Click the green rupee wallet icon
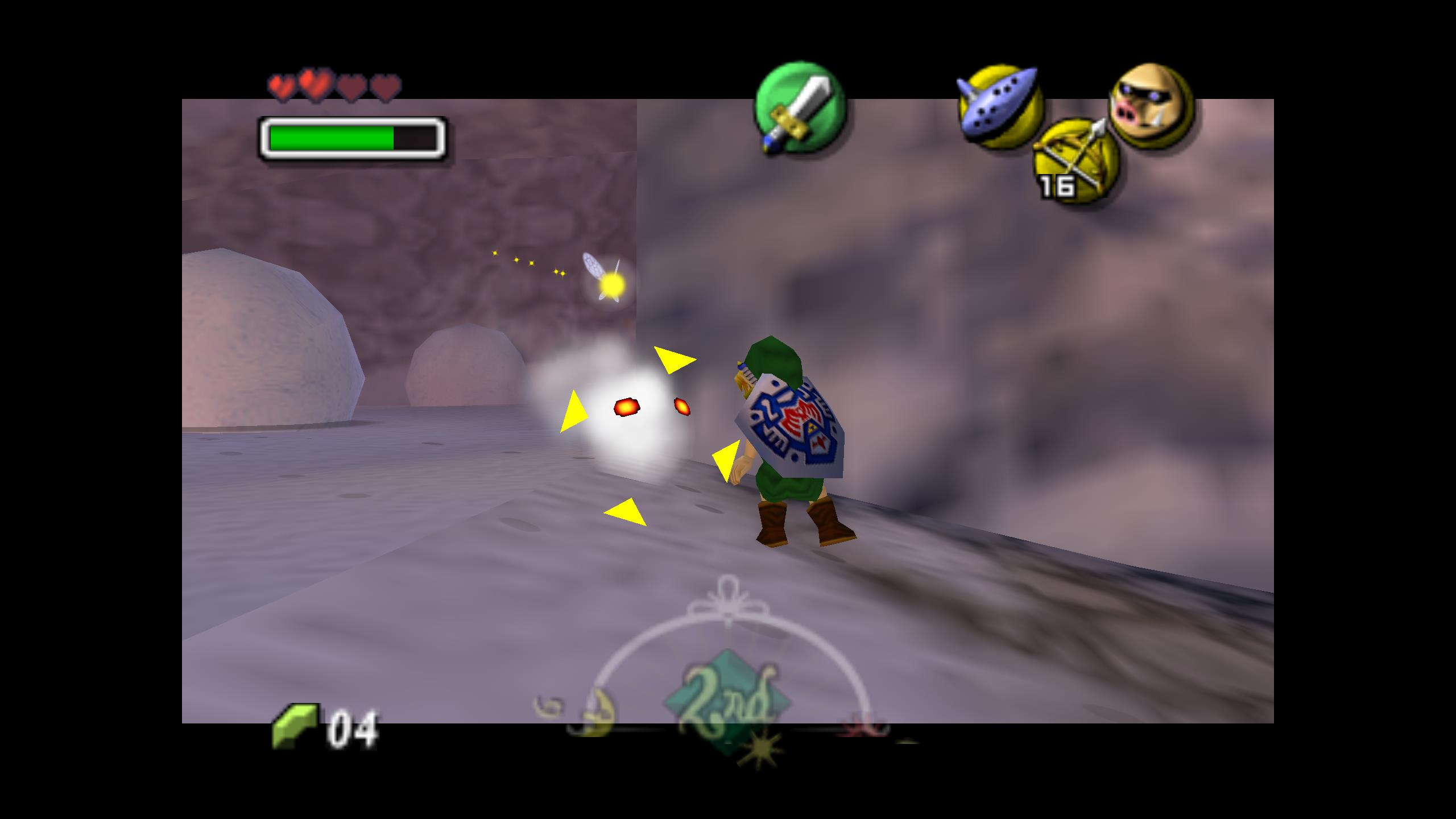 [294, 726]
